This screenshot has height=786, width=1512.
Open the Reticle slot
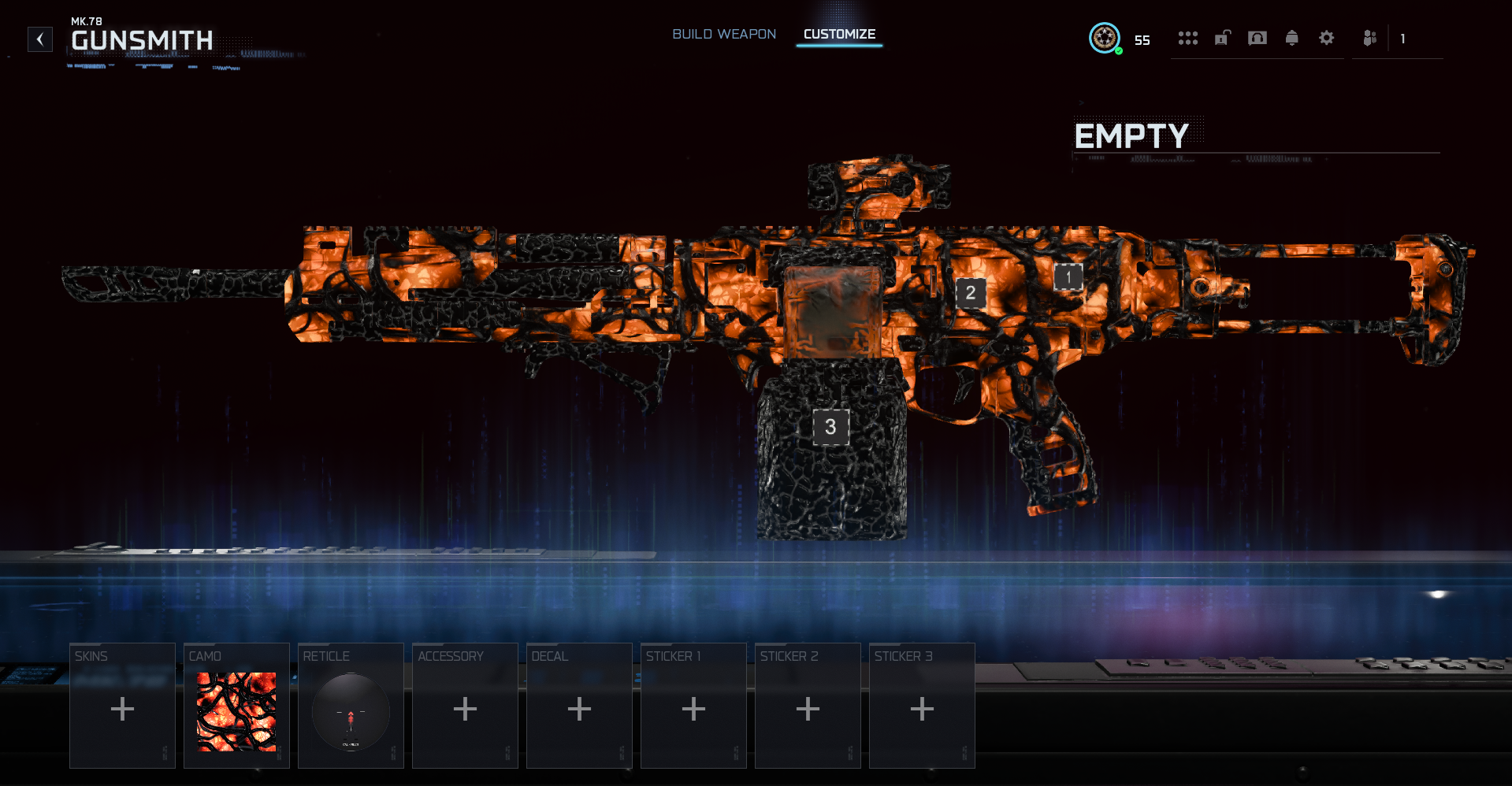click(351, 706)
